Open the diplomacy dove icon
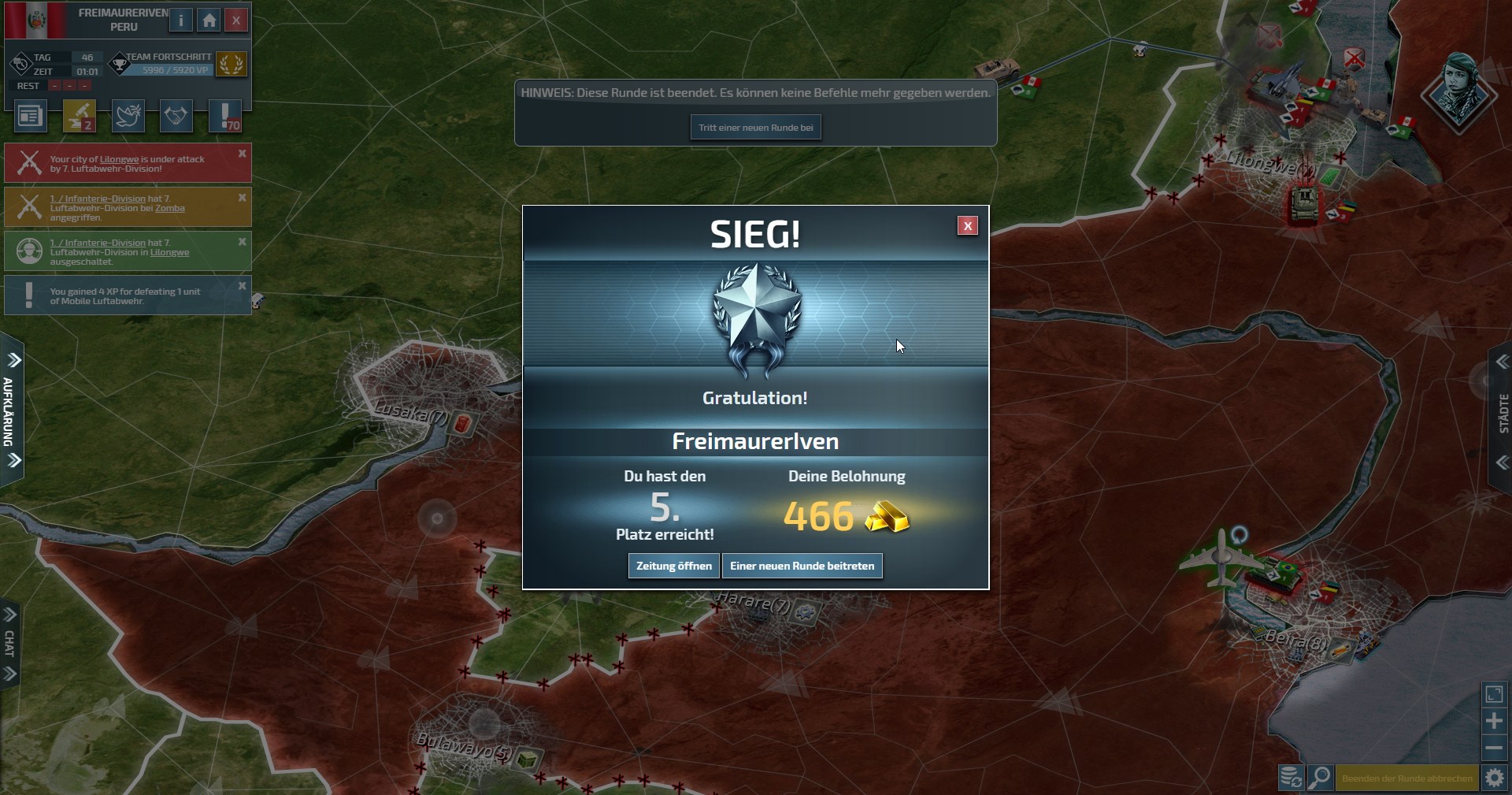This screenshot has height=795, width=1512. (128, 117)
